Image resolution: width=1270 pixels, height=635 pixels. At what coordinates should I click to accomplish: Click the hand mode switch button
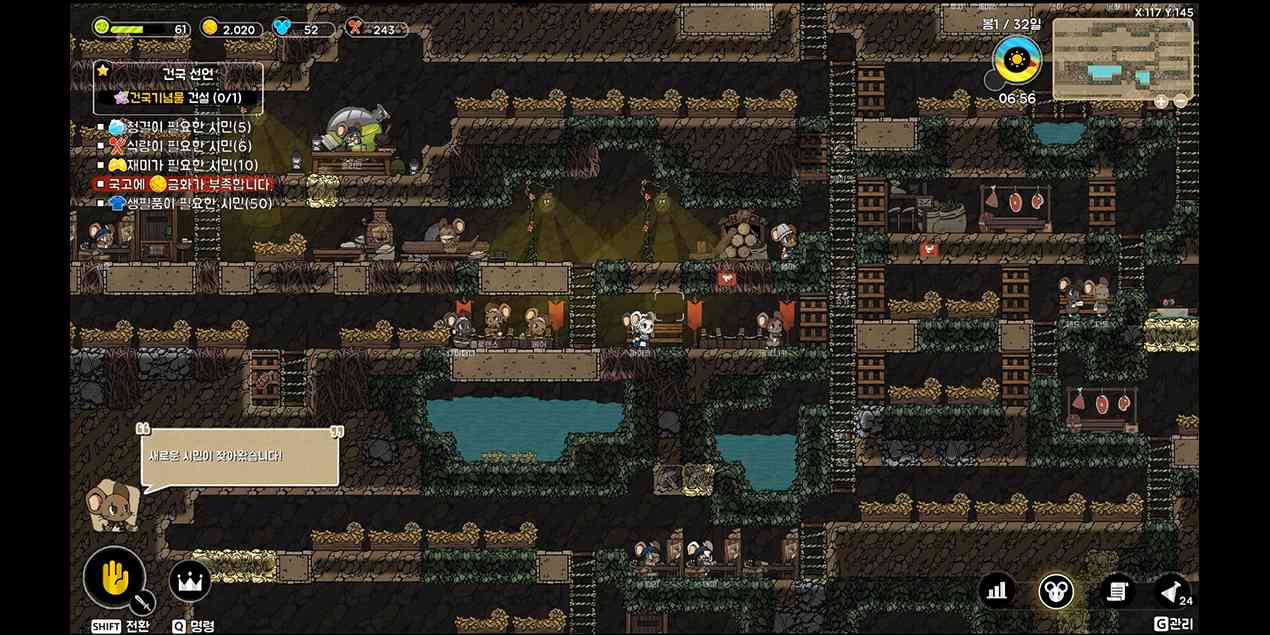coord(114,578)
